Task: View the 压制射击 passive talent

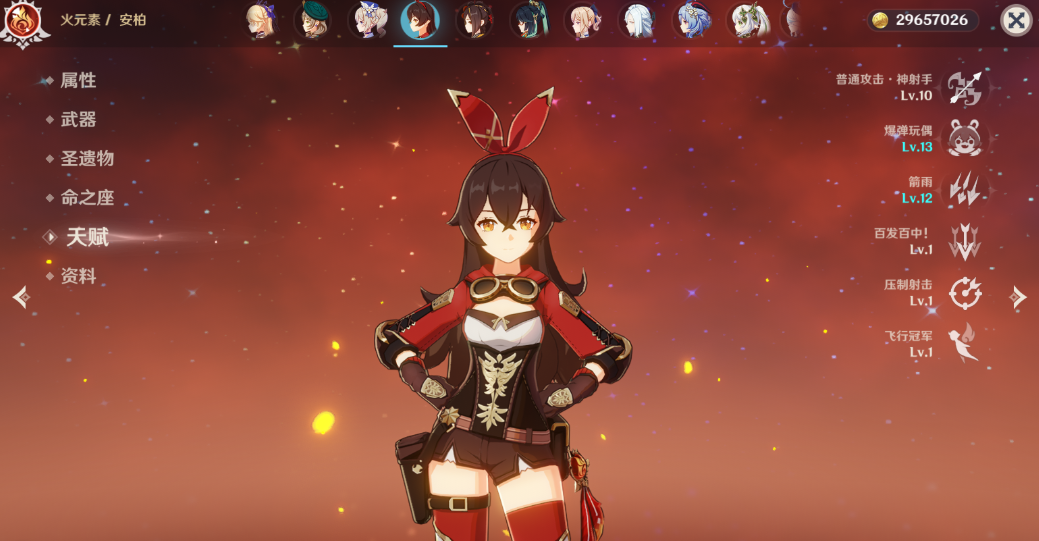Action: click(x=965, y=293)
